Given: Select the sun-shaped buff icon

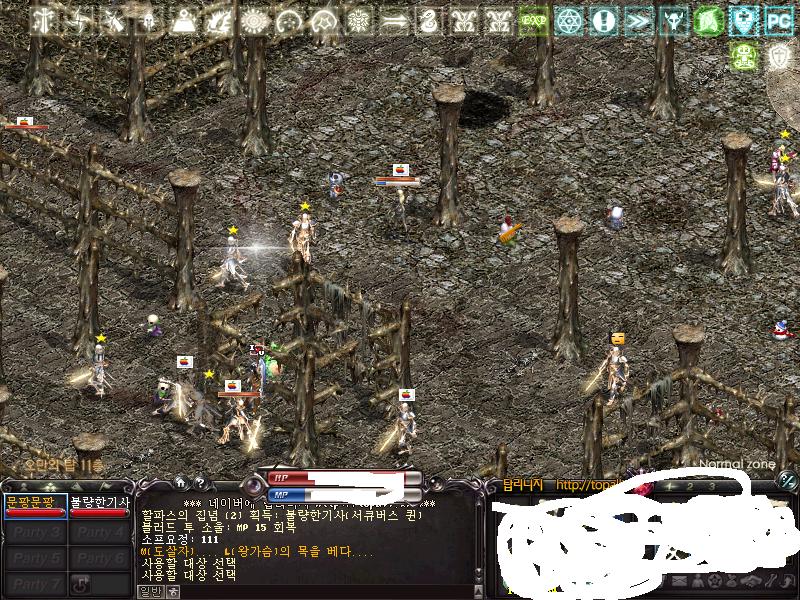Looking at the screenshot, I should tap(255, 20).
